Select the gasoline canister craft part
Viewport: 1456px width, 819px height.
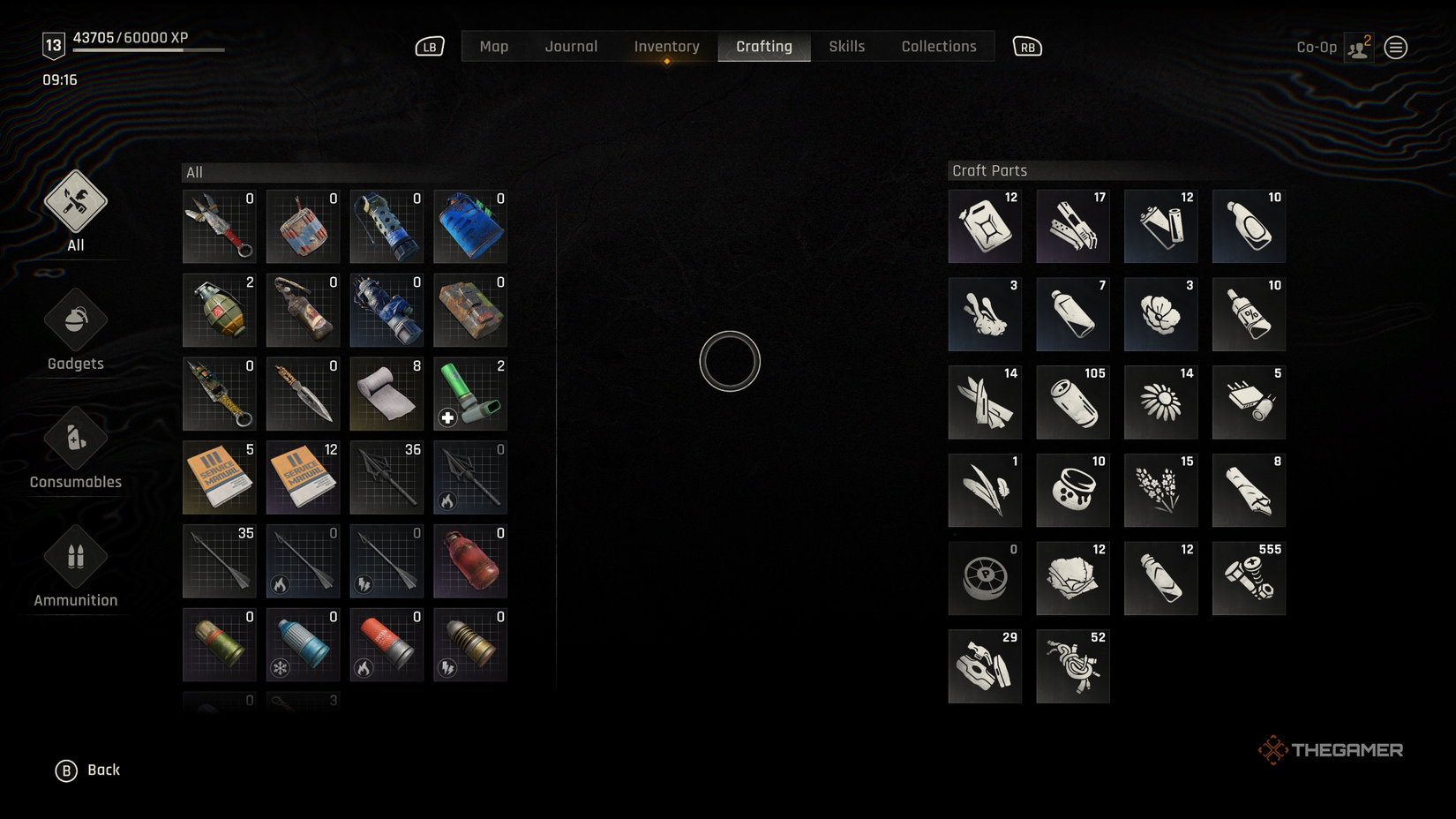click(984, 226)
